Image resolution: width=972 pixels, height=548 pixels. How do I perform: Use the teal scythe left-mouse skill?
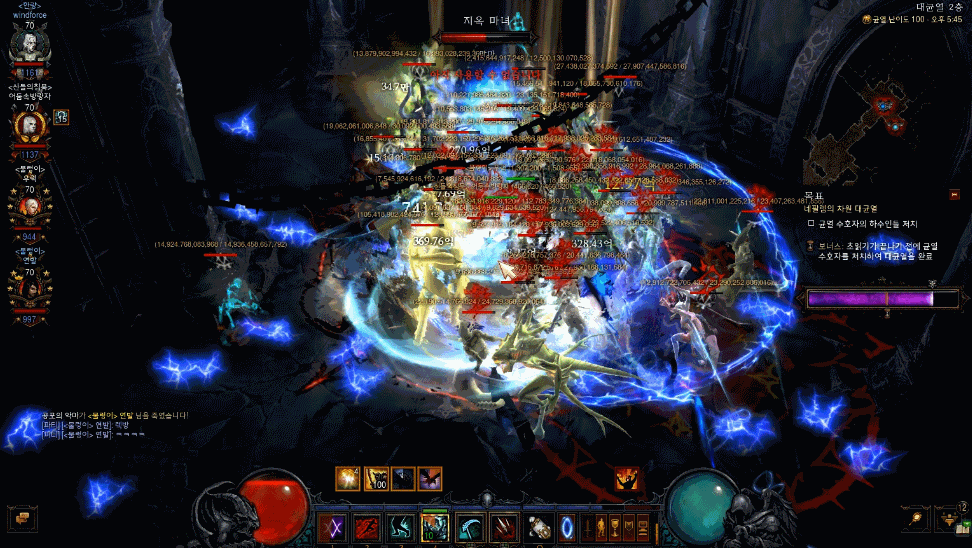click(470, 527)
